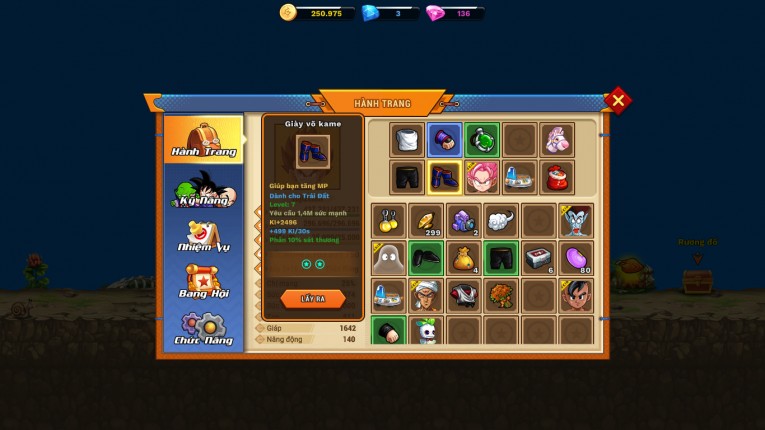Image resolution: width=765 pixels, height=430 pixels.
Task: Open the Kỹ Năng tab
Action: point(204,189)
